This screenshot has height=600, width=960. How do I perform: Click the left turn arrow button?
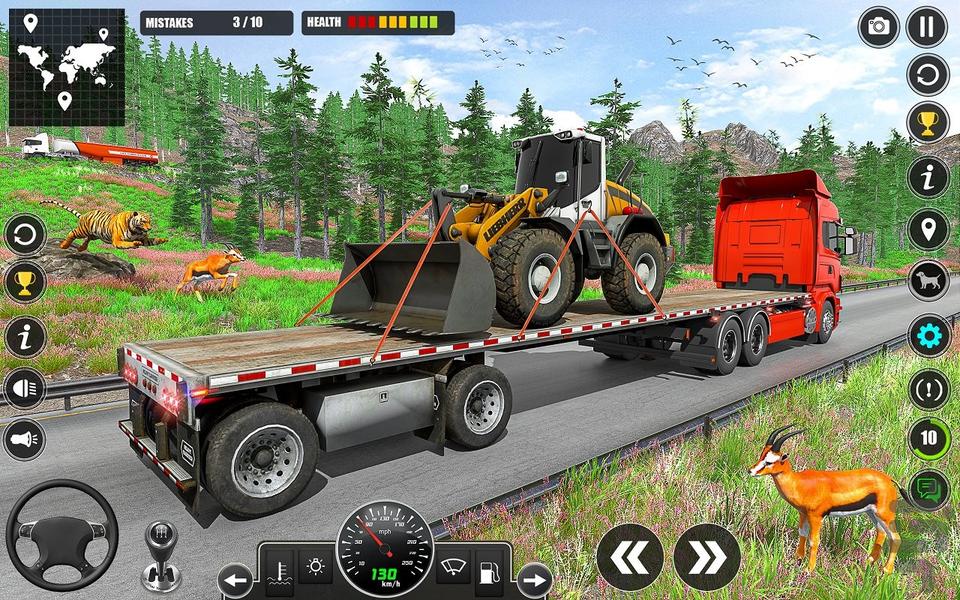pyautogui.click(x=236, y=580)
